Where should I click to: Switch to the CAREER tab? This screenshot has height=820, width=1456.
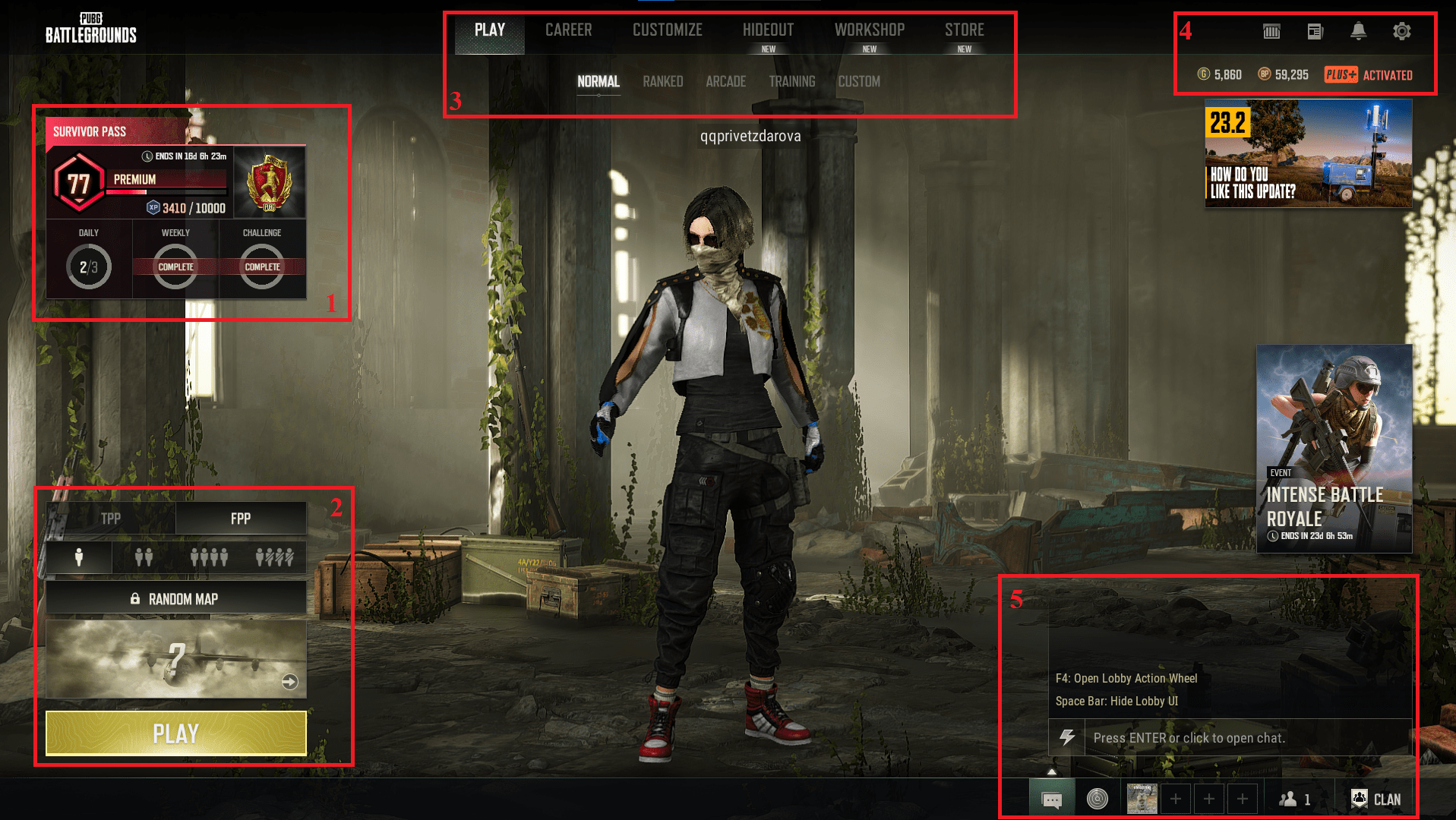(x=568, y=30)
